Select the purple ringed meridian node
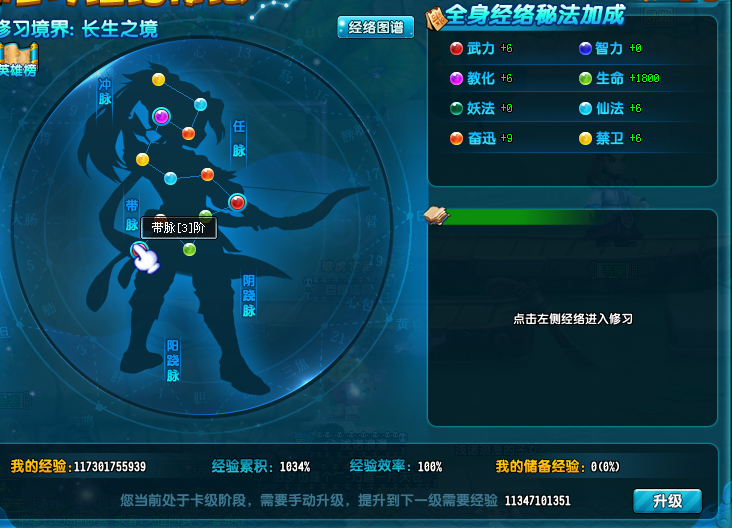This screenshot has width=732, height=528. (x=161, y=117)
